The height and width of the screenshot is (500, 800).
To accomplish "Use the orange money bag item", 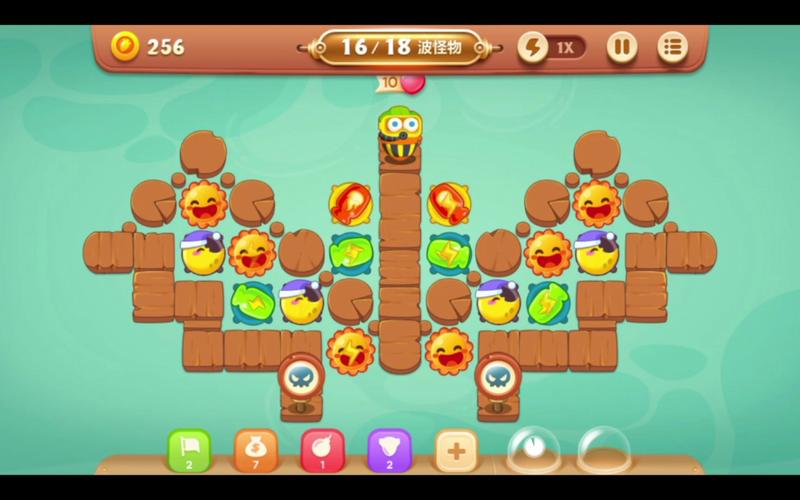I will click(255, 450).
